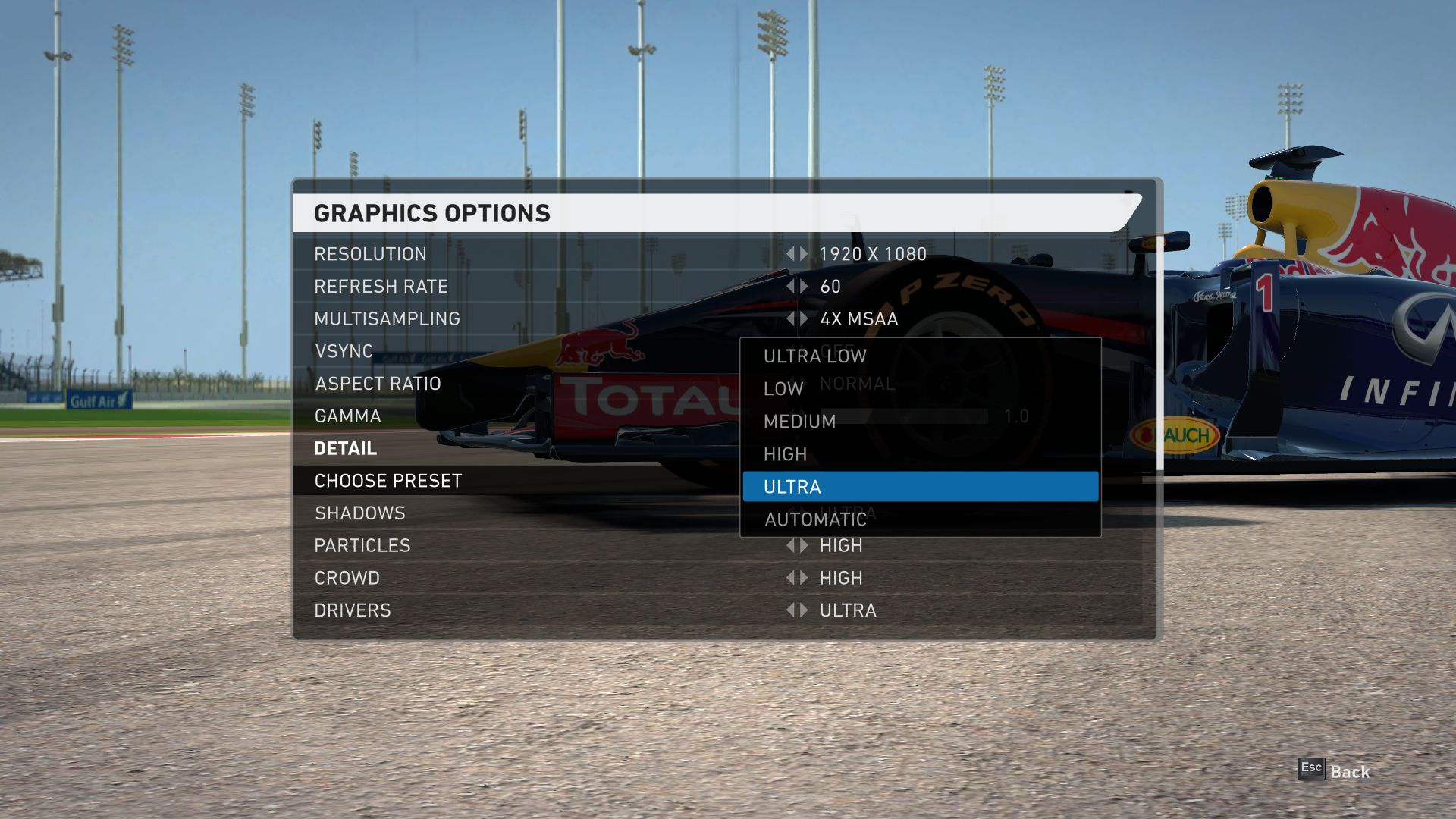Set the preset to High
This screenshot has height=819, width=1456.
785,454
